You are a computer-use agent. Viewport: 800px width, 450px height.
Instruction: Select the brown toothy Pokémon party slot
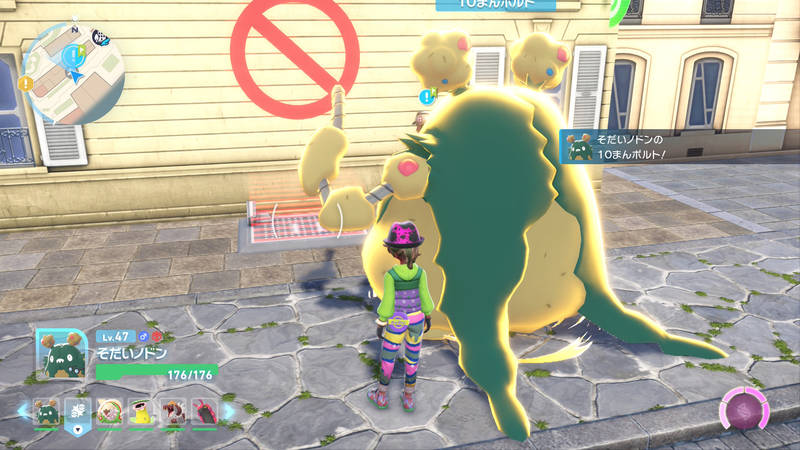click(x=171, y=411)
